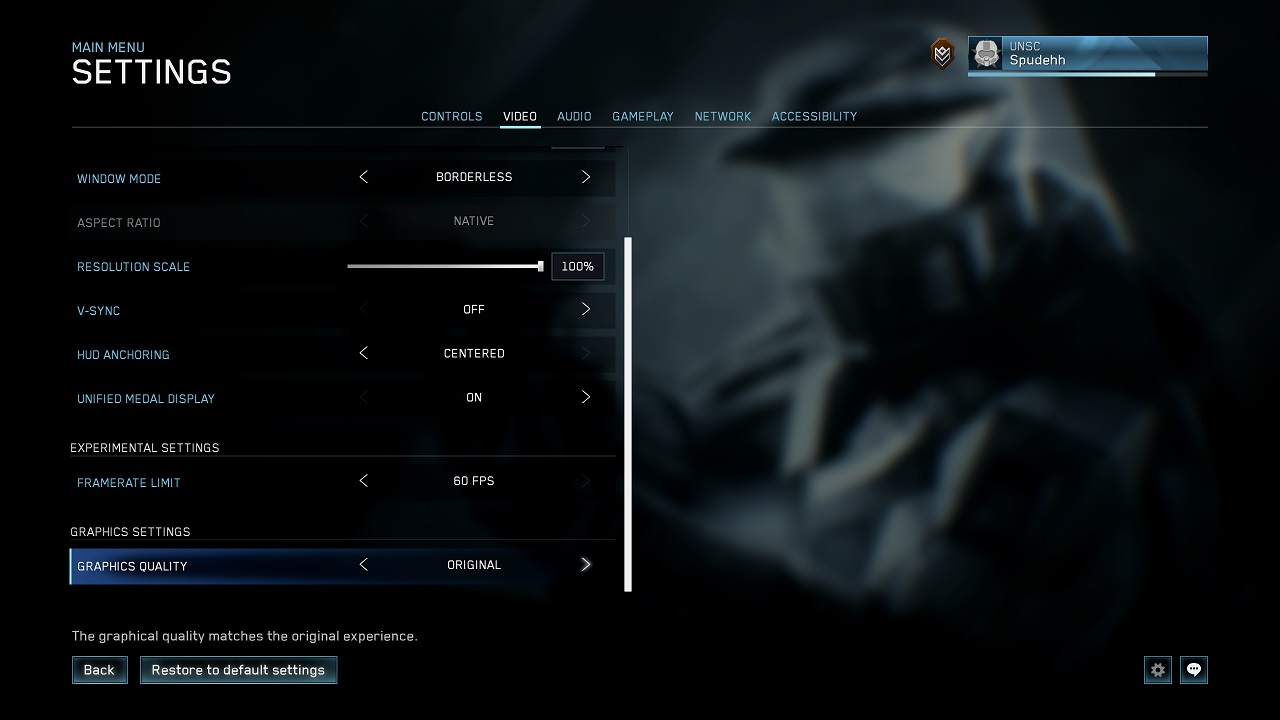Open the Network settings tab

[723, 116]
